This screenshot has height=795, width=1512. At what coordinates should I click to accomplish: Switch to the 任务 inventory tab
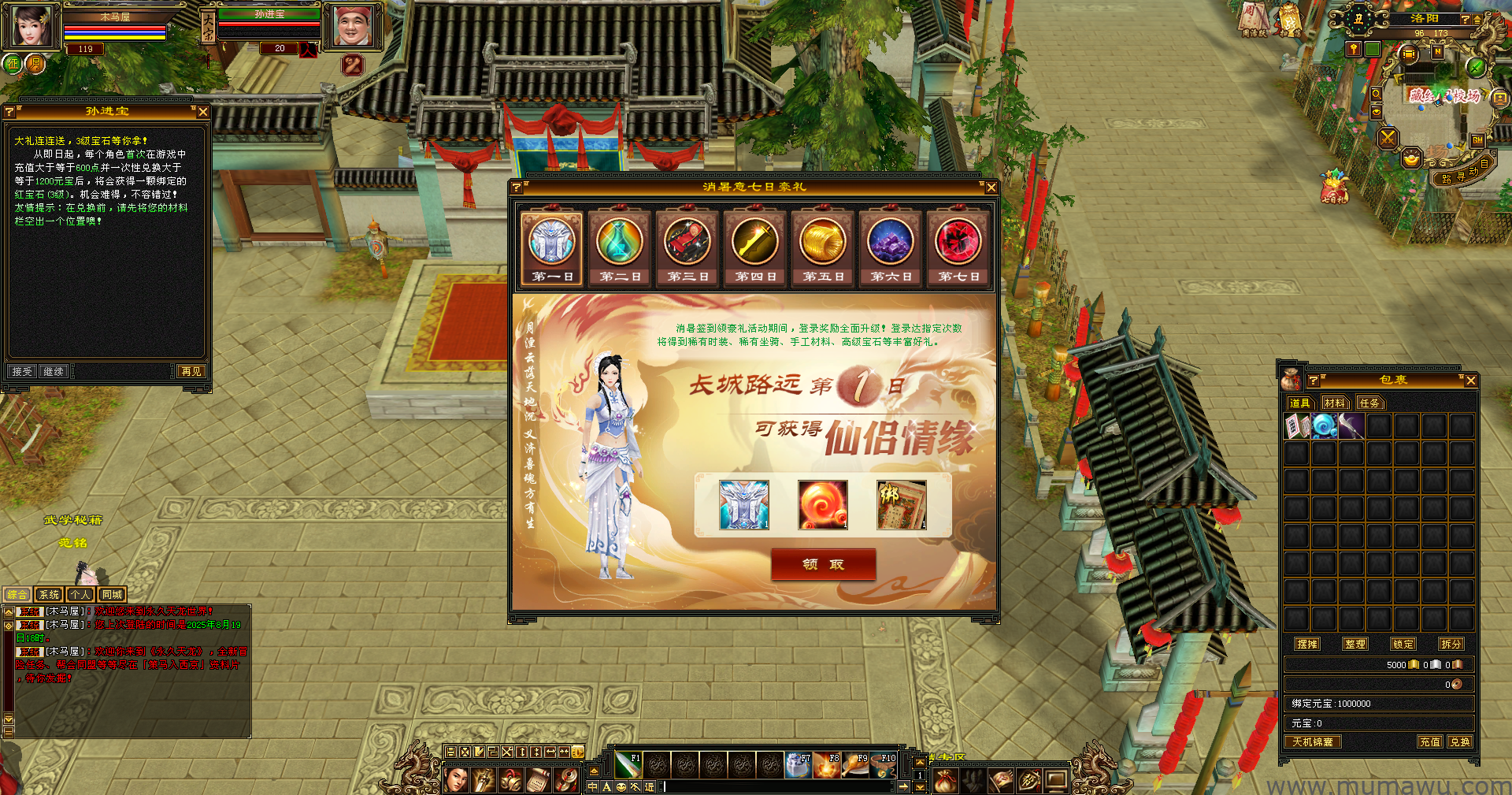(x=1369, y=403)
